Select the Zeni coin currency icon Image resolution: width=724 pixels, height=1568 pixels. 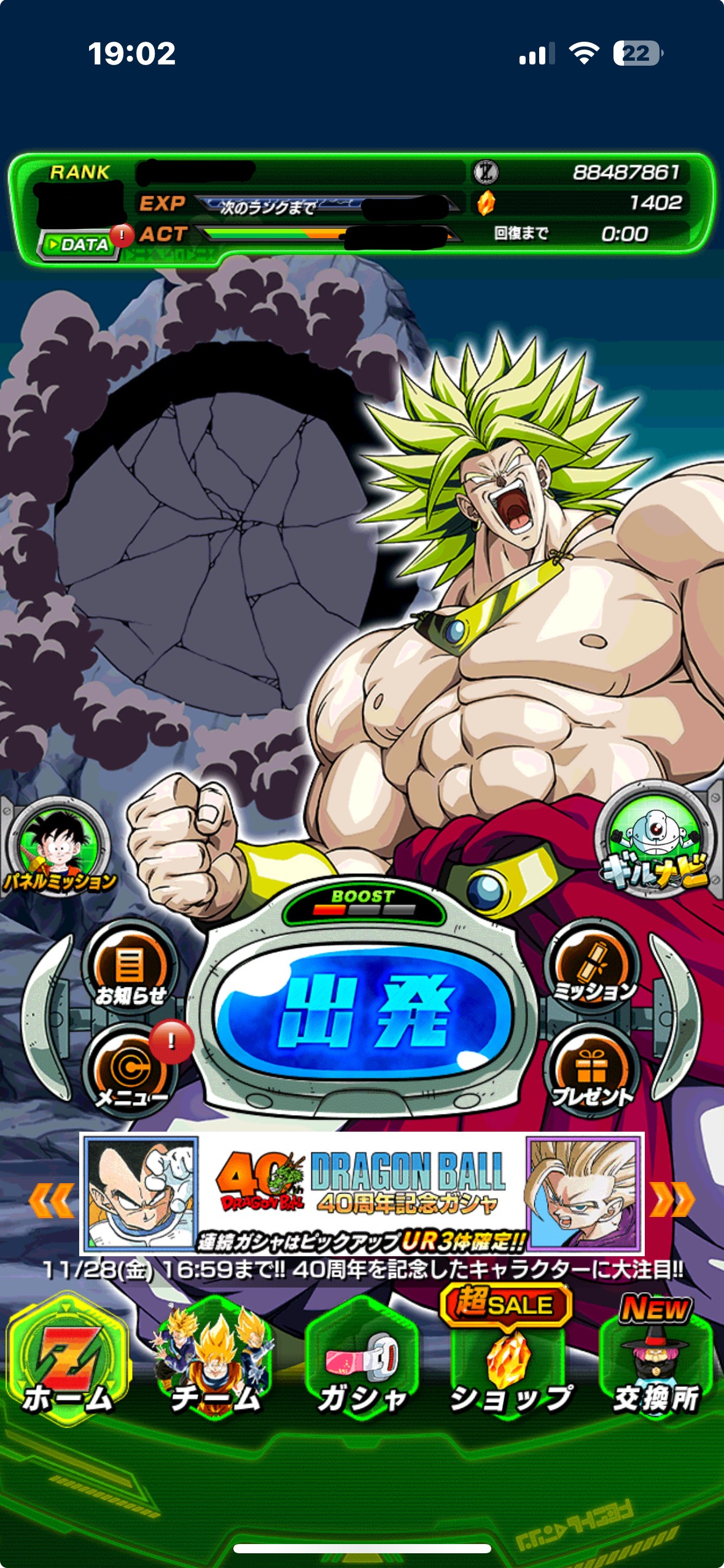pos(485,172)
